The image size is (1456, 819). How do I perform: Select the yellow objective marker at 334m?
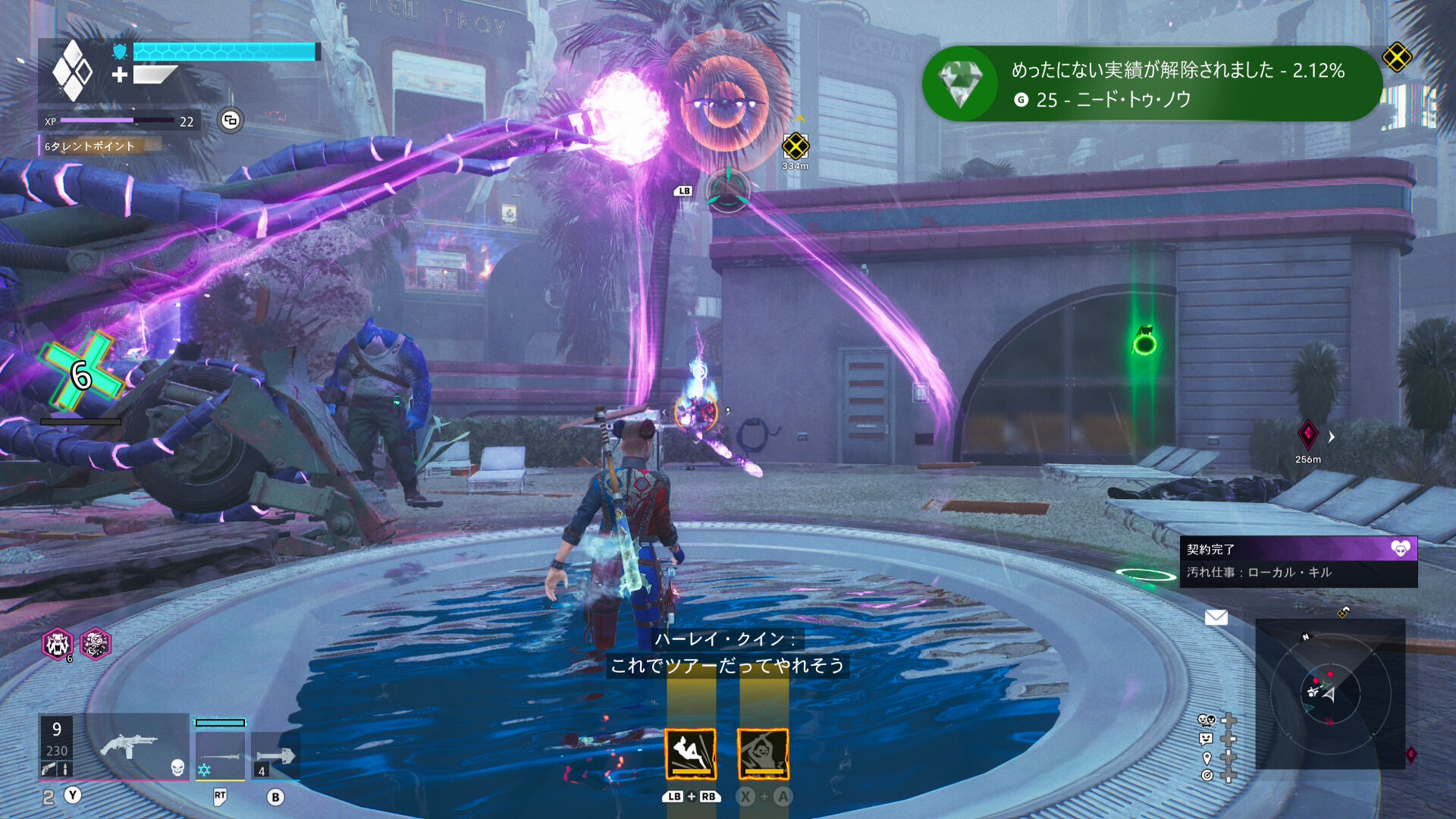pyautogui.click(x=795, y=146)
